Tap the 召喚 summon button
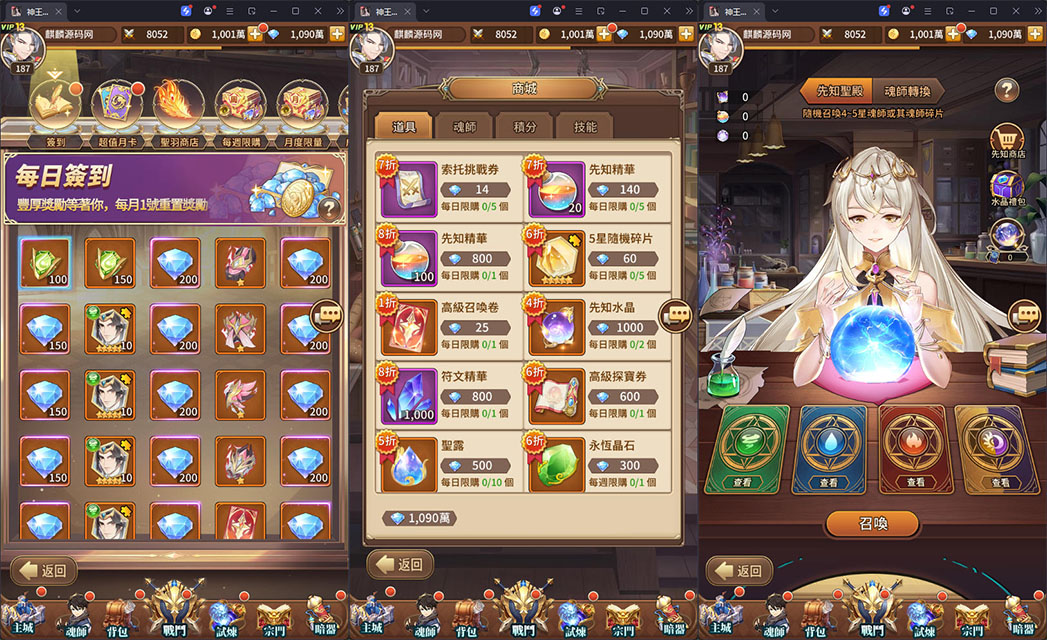Screen dimensions: 1047x640 pyautogui.click(x=871, y=523)
